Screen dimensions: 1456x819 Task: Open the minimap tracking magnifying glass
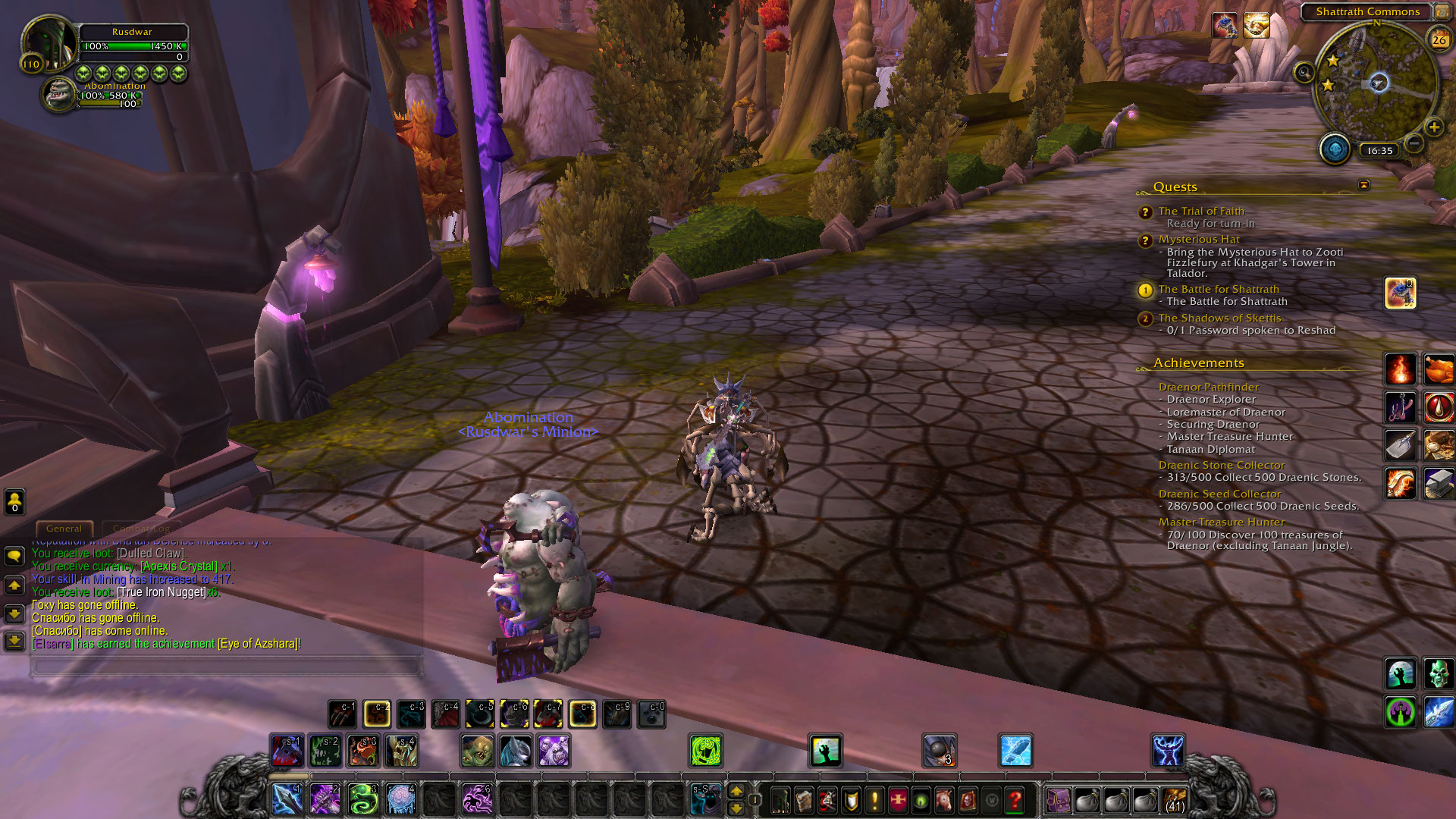coord(1304,73)
